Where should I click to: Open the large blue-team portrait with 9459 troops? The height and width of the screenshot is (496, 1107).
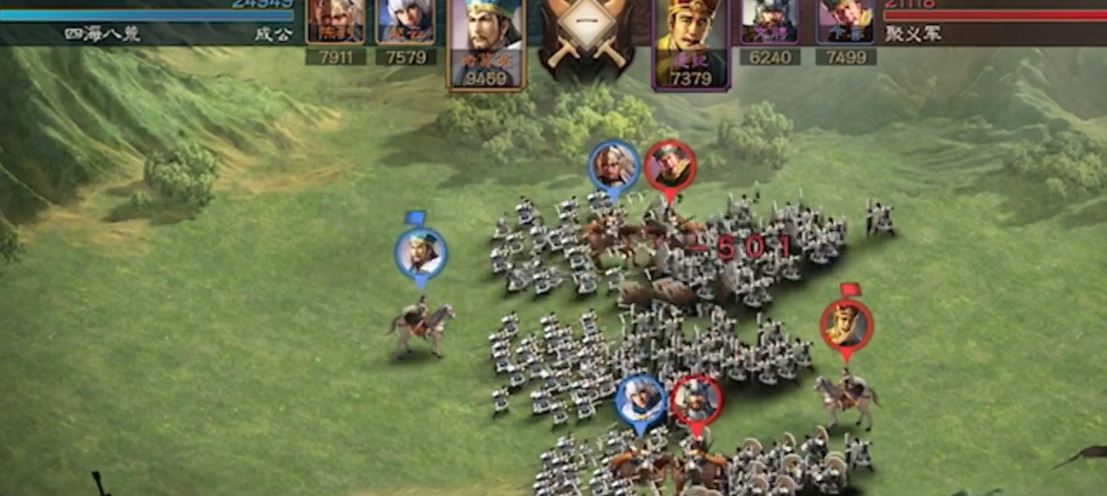[485, 40]
